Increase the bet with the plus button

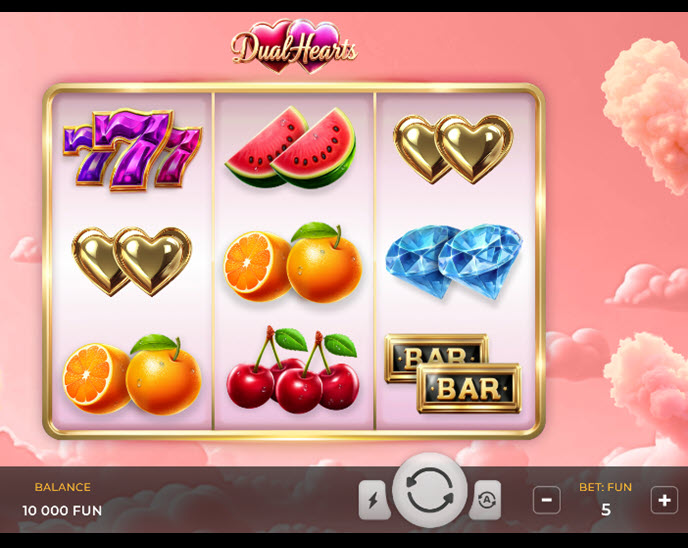point(664,500)
